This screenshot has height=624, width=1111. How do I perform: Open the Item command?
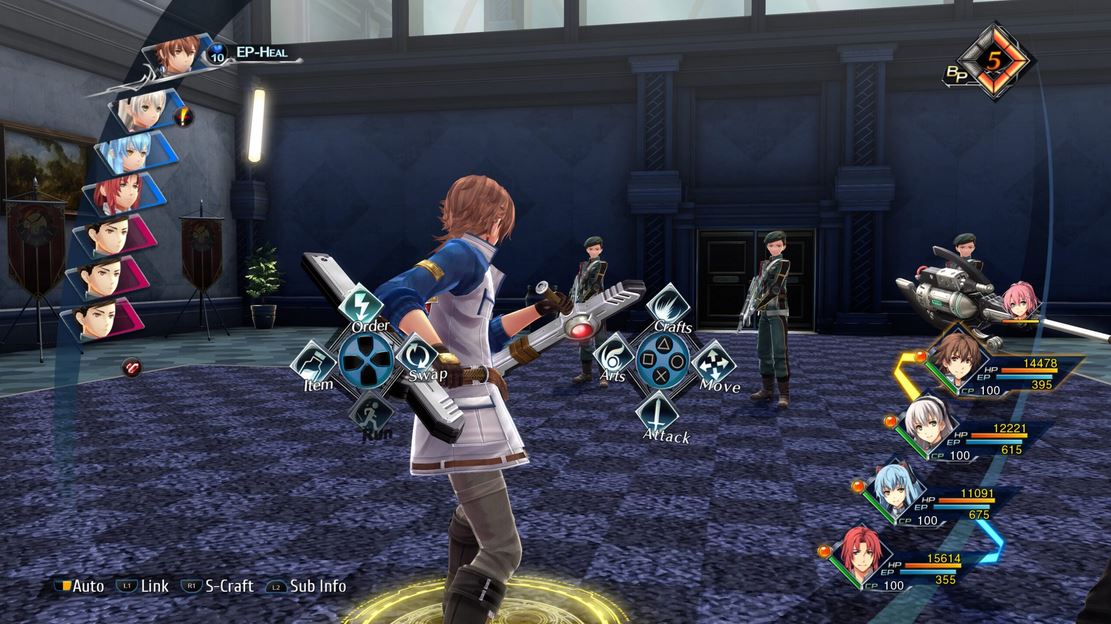click(313, 362)
